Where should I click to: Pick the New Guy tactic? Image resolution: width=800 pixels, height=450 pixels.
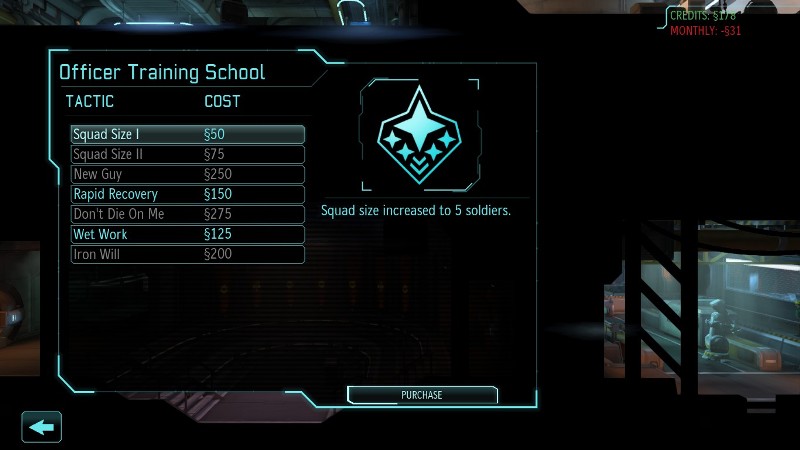(187, 174)
